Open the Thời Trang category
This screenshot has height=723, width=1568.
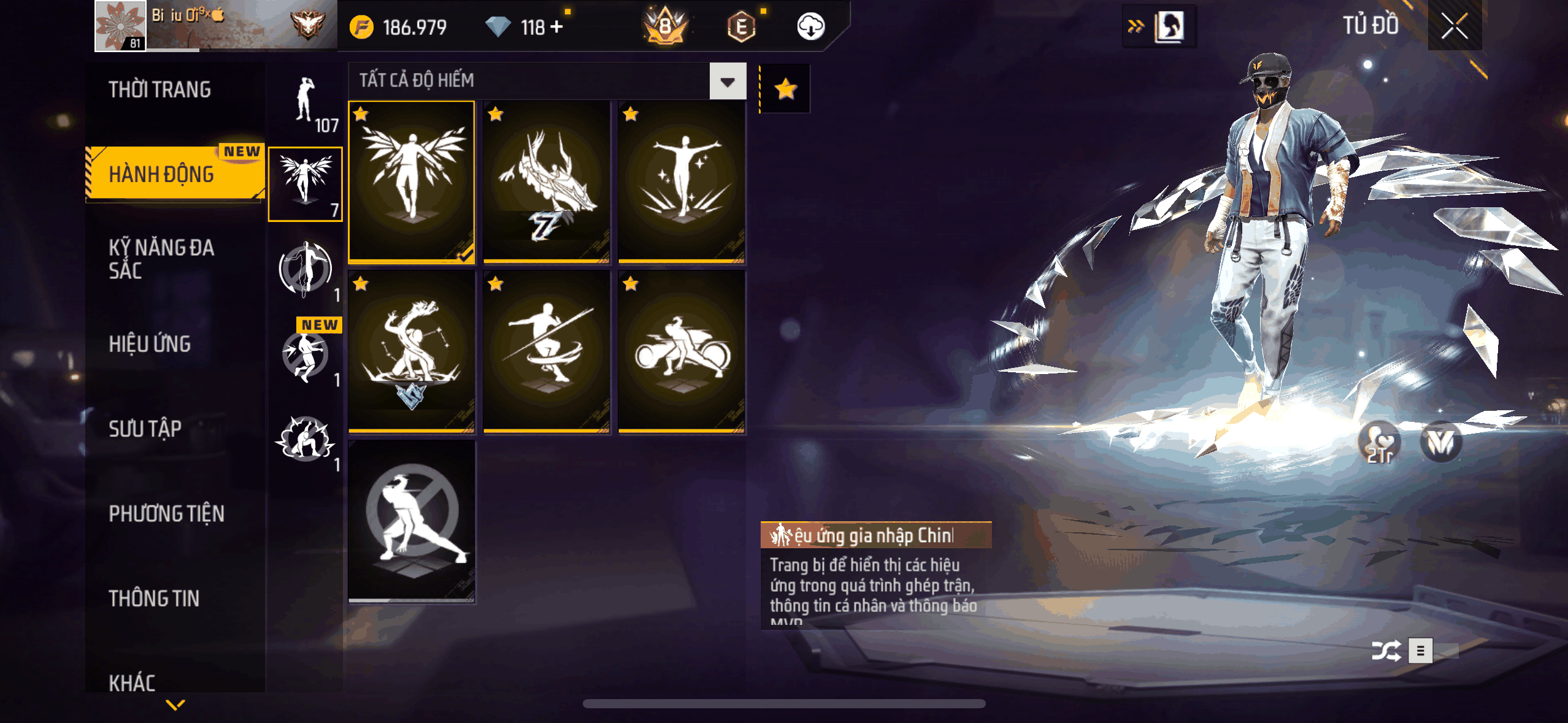tap(159, 90)
